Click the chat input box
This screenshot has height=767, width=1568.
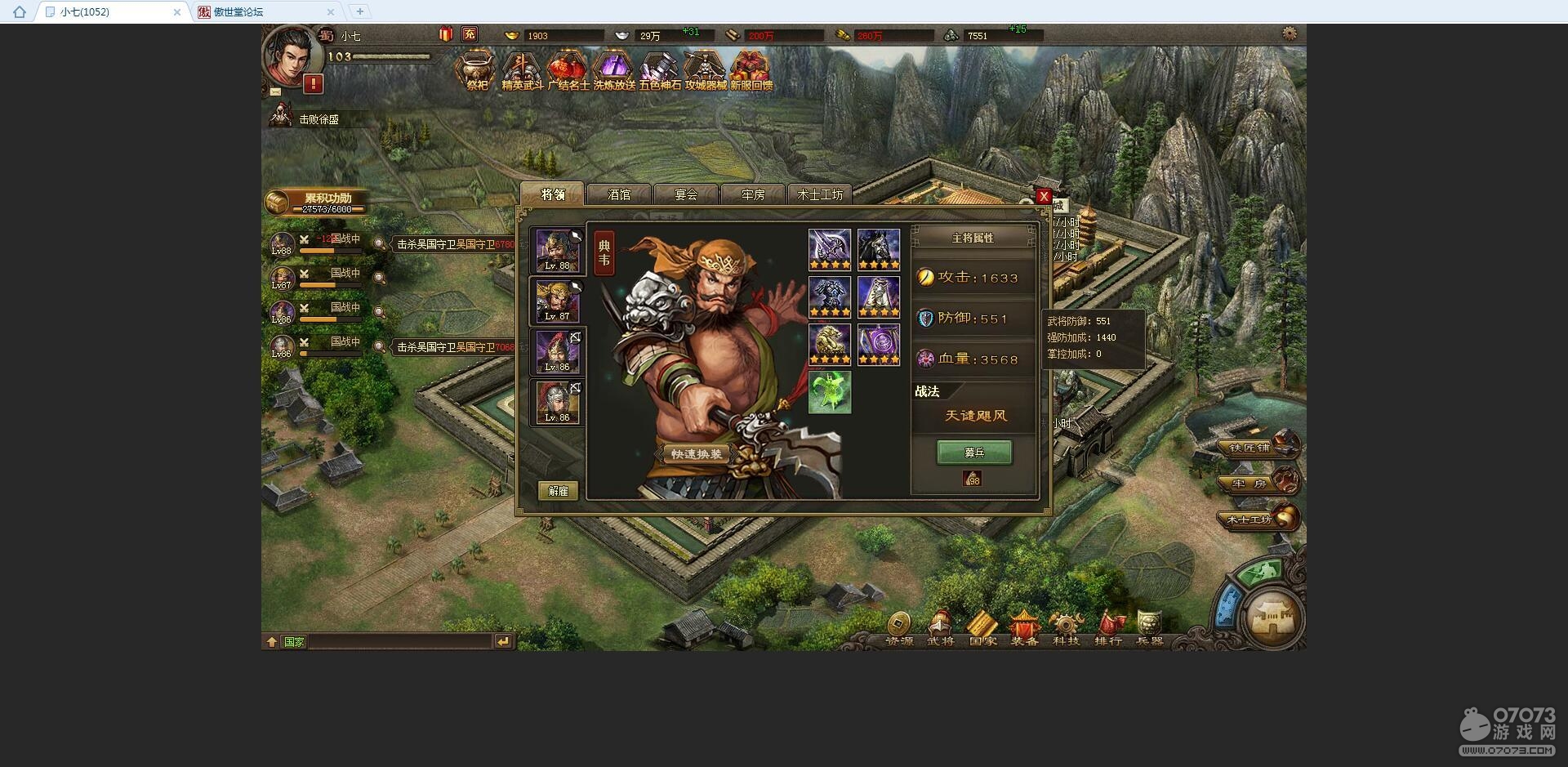(x=400, y=642)
